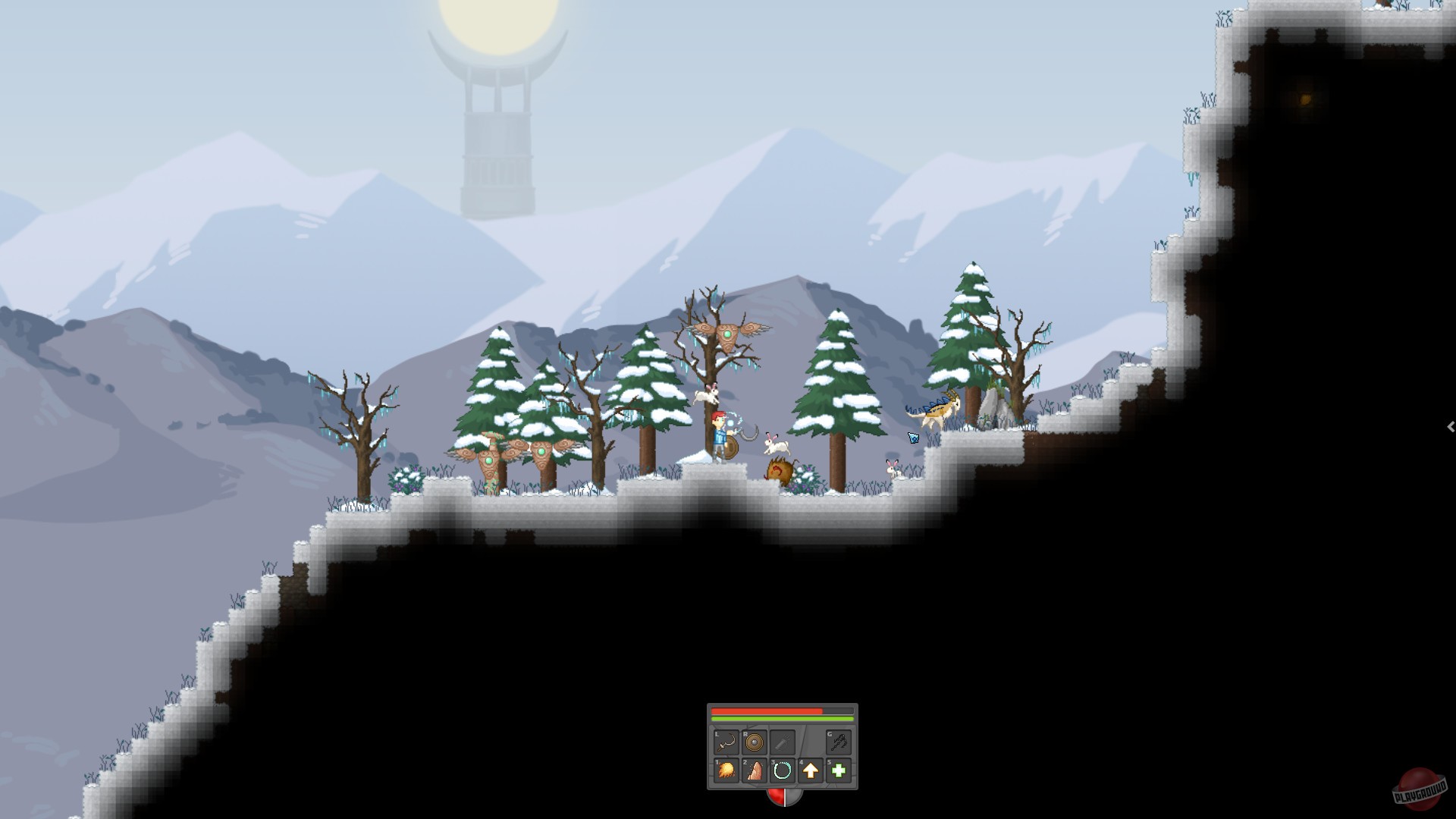Click the empty third hand slot

pos(782,742)
